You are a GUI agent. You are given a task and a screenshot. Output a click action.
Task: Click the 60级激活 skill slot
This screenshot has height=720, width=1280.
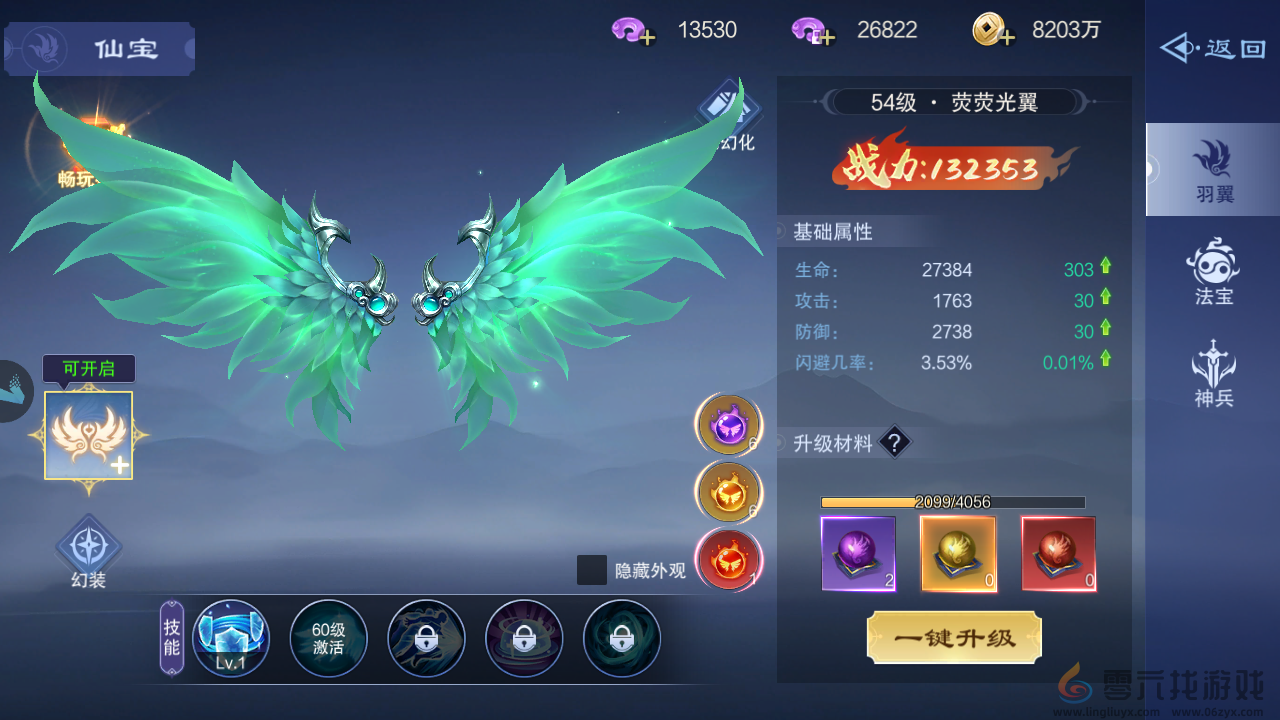[328, 637]
